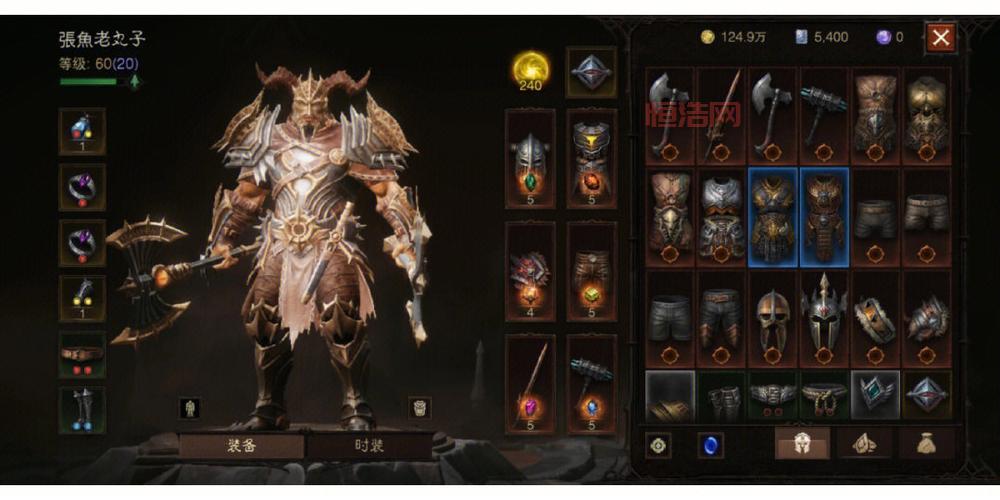The width and height of the screenshot is (1000, 500).
Task: Choose the equipped spear weapon slot
Action: [x=530, y=383]
